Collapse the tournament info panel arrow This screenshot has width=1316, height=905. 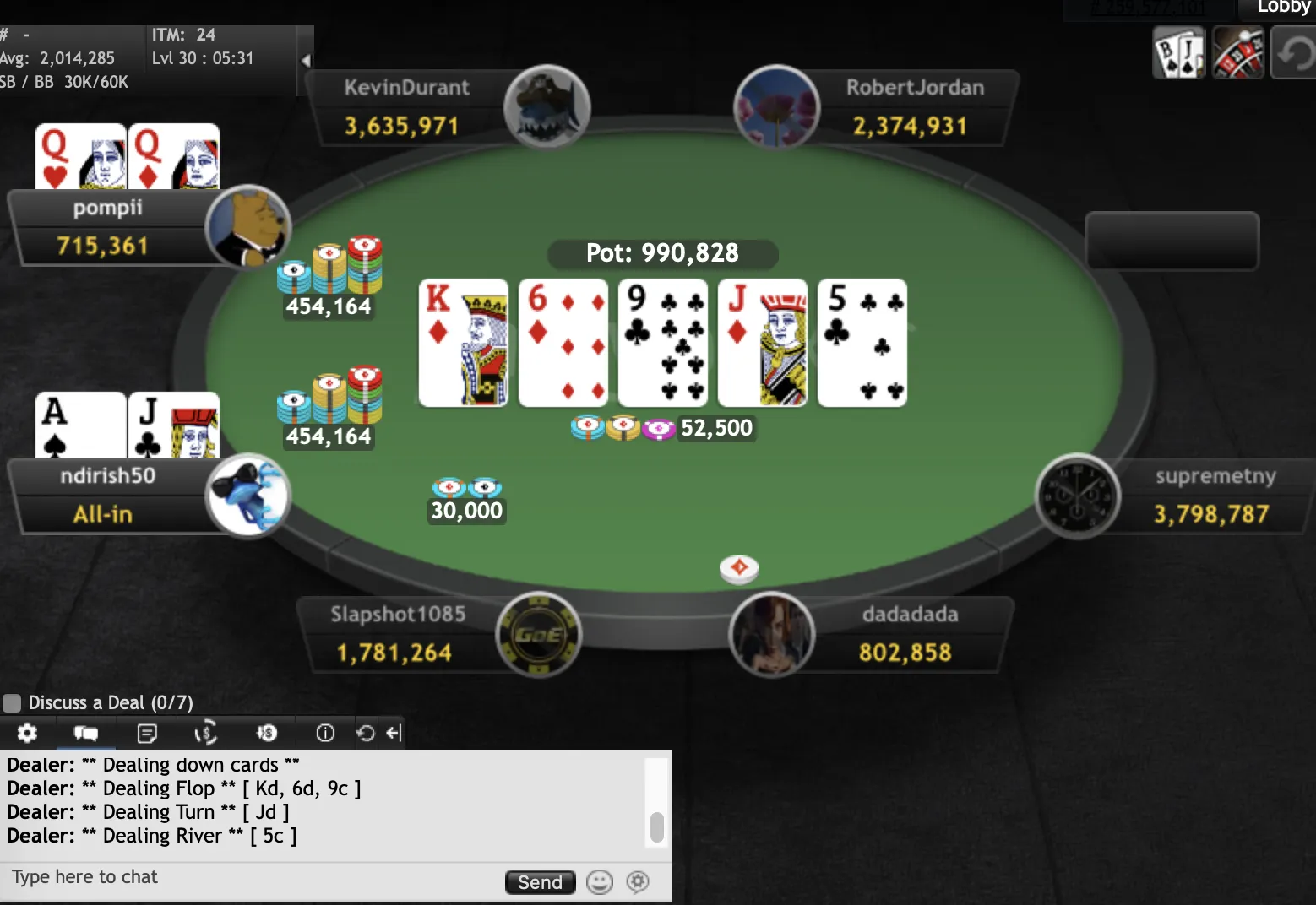(x=306, y=60)
